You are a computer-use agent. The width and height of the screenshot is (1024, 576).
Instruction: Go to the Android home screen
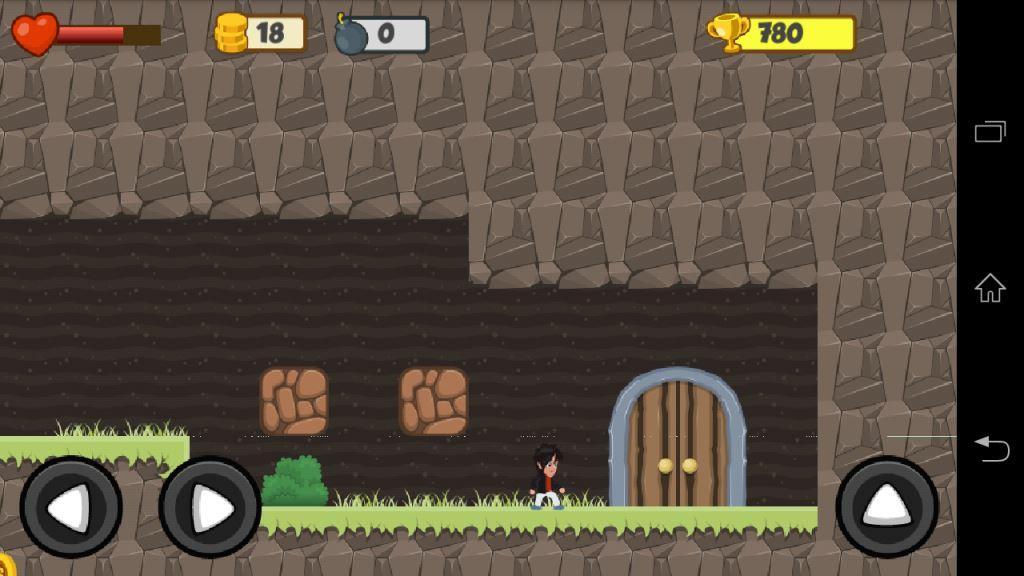(x=990, y=289)
